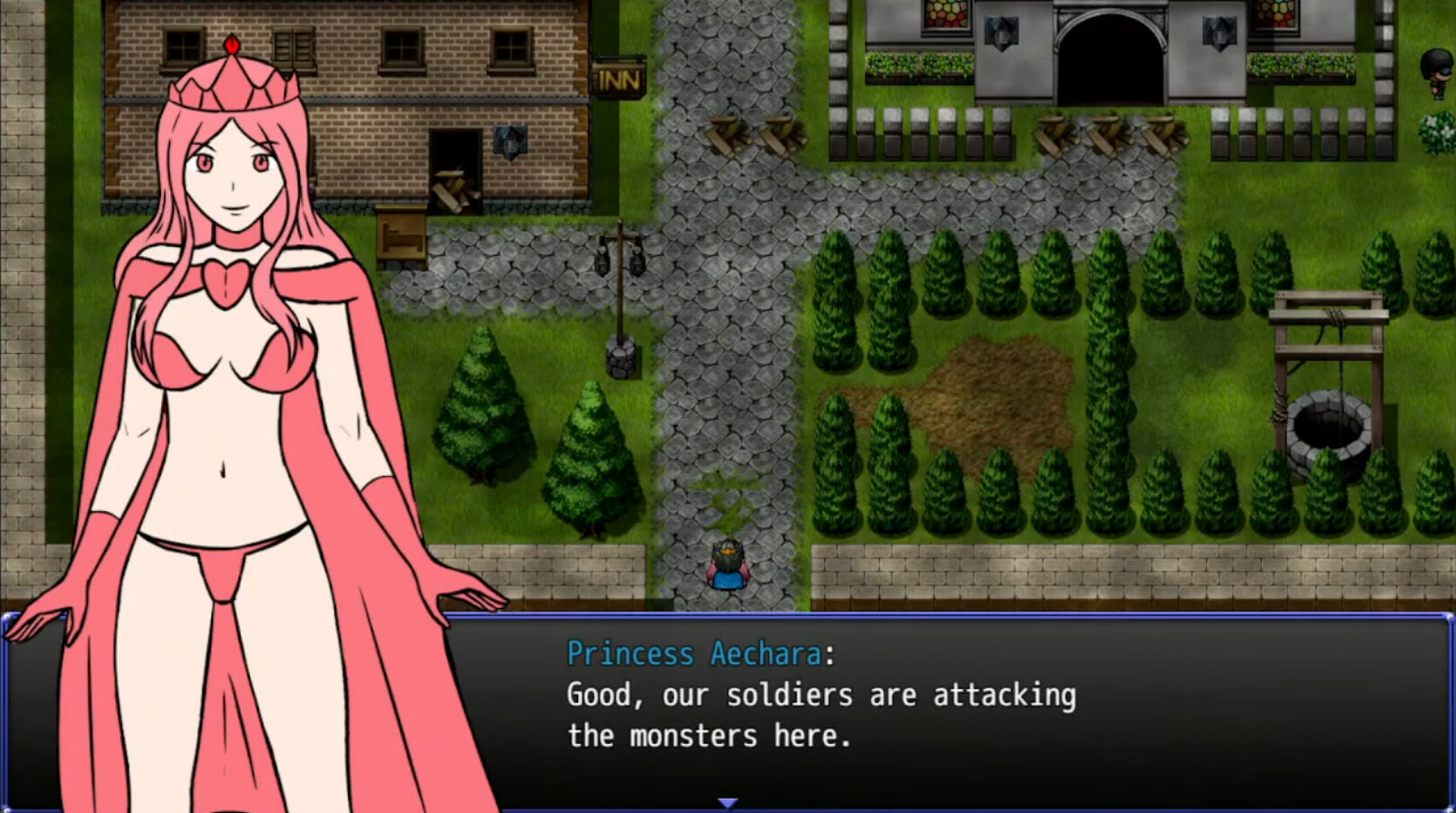Screen dimensions: 1456x813
Task: Select the player character on the stone path
Action: coord(728,566)
